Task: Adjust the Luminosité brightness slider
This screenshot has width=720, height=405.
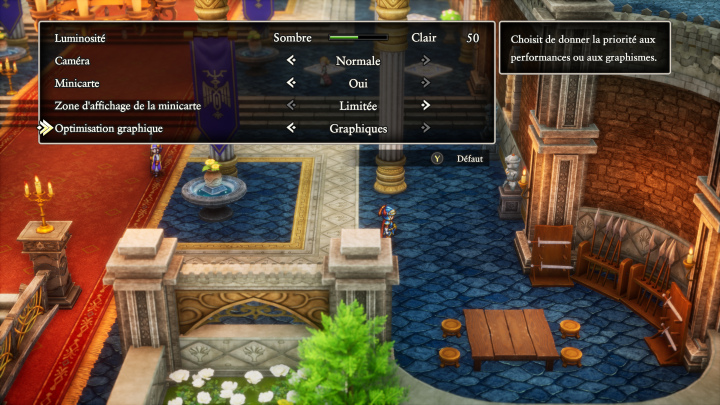Action: coord(358,38)
